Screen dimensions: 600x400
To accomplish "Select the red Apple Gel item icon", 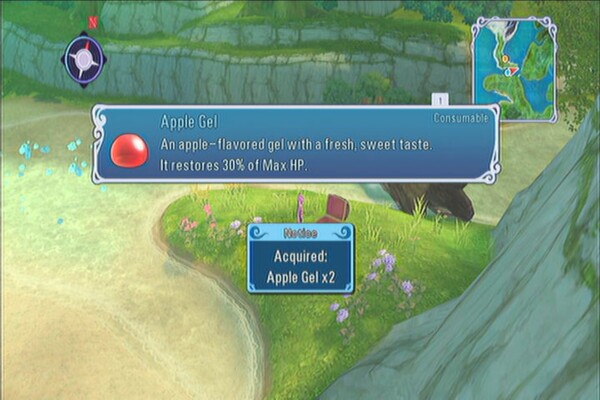I will [128, 150].
